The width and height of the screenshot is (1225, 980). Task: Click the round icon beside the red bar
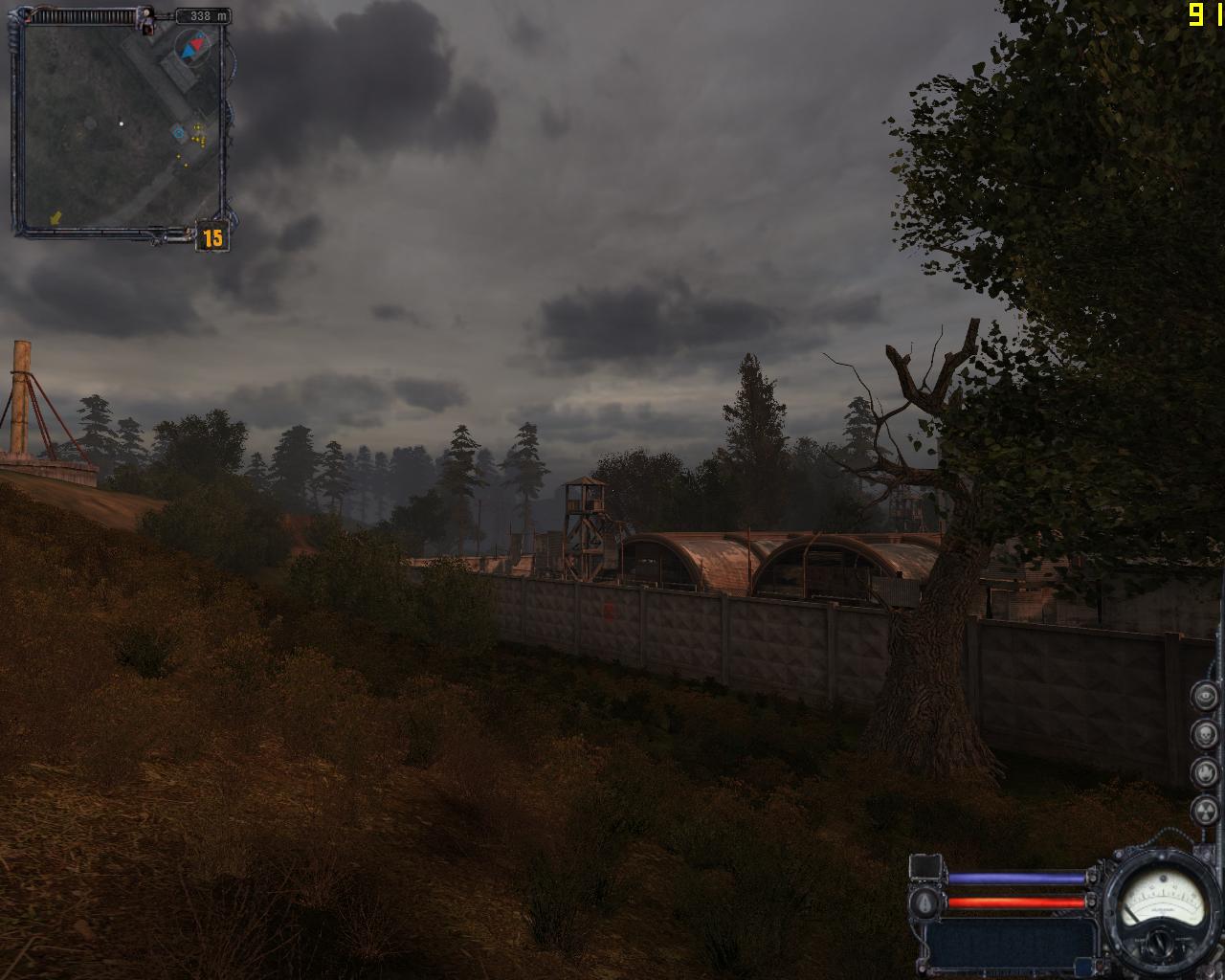pyautogui.click(x=925, y=902)
